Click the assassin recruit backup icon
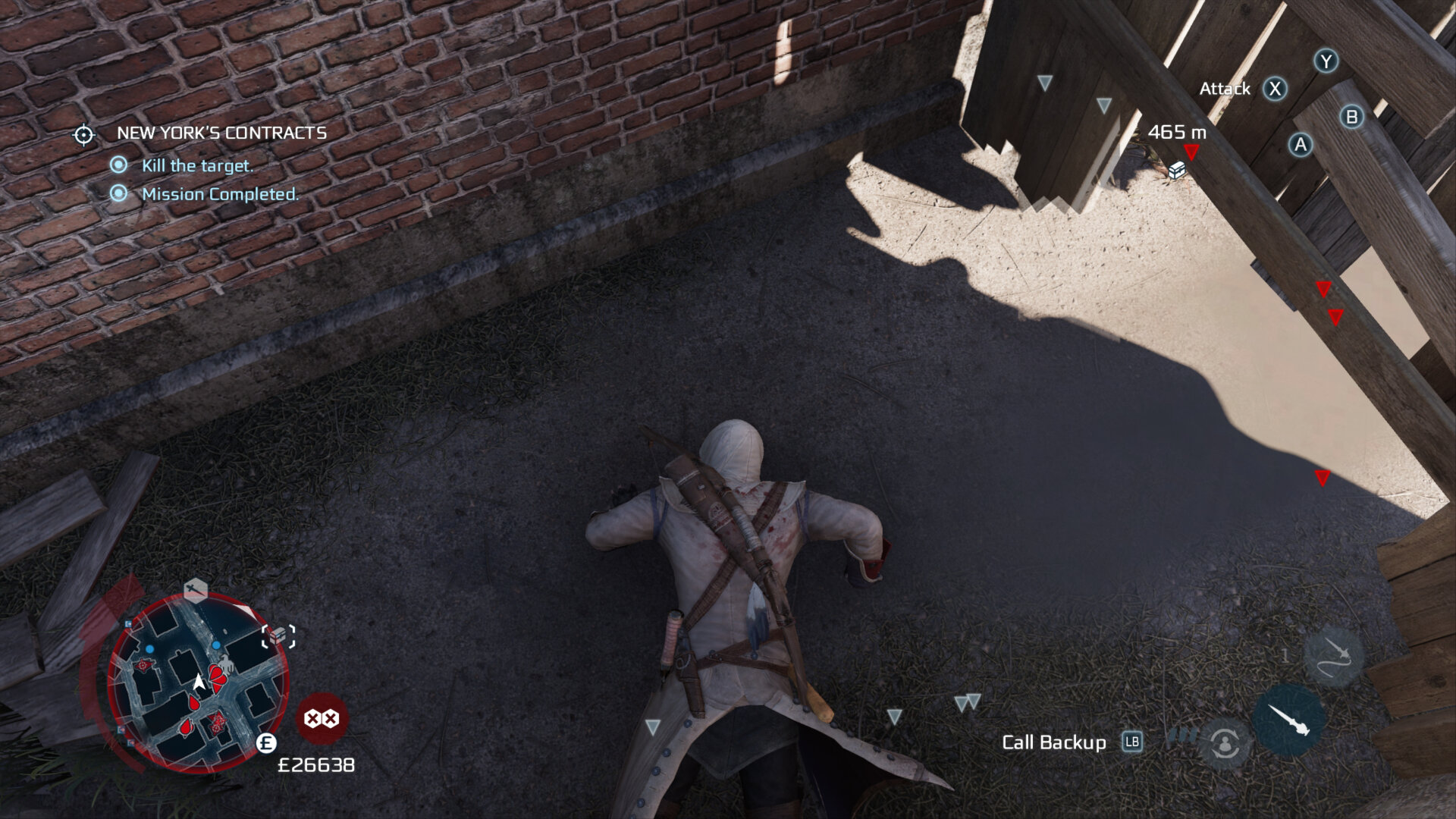Screen dimensions: 1456x819 (x=1225, y=744)
